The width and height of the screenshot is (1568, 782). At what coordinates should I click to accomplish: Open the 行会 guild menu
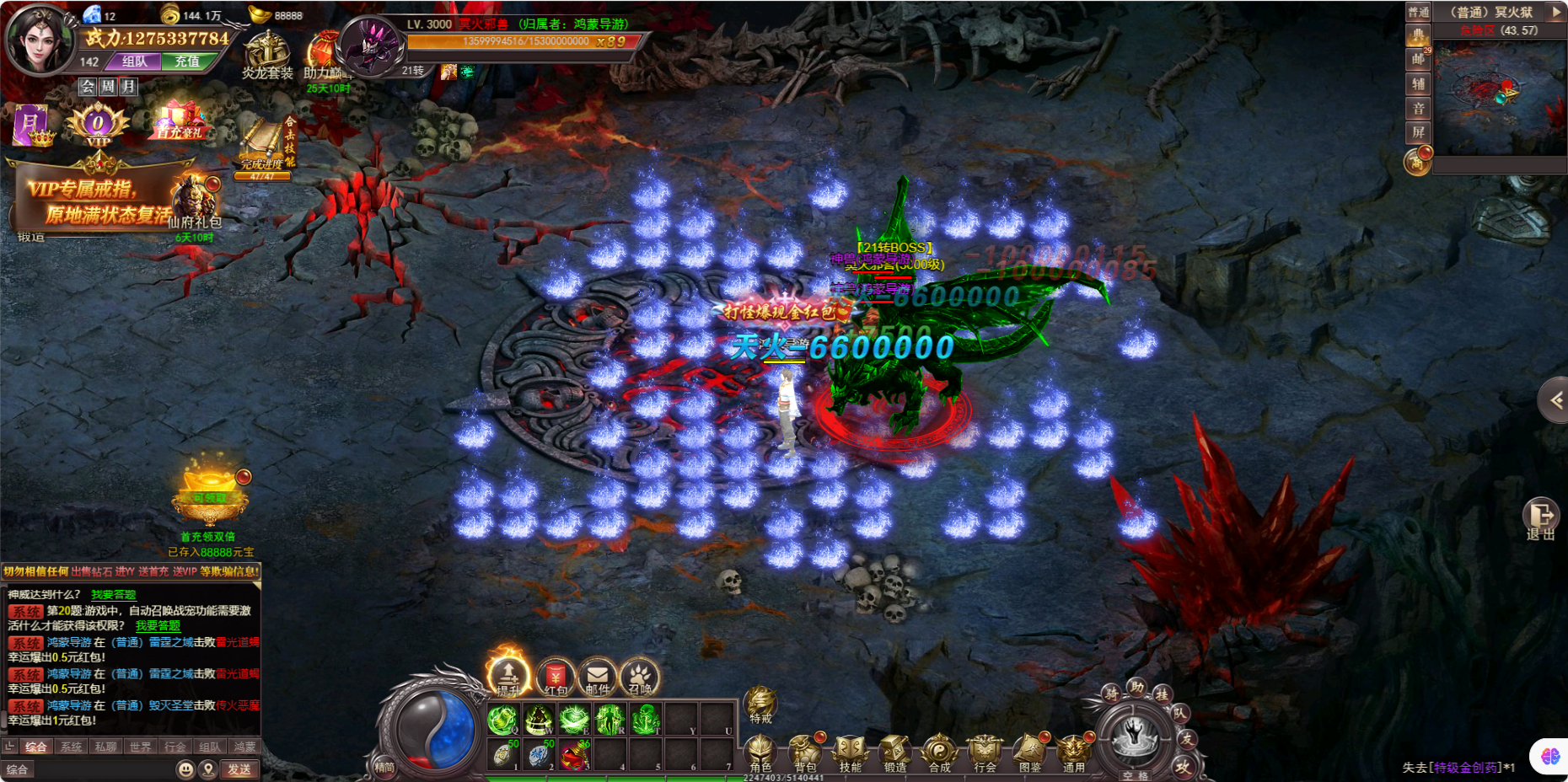pyautogui.click(x=985, y=752)
